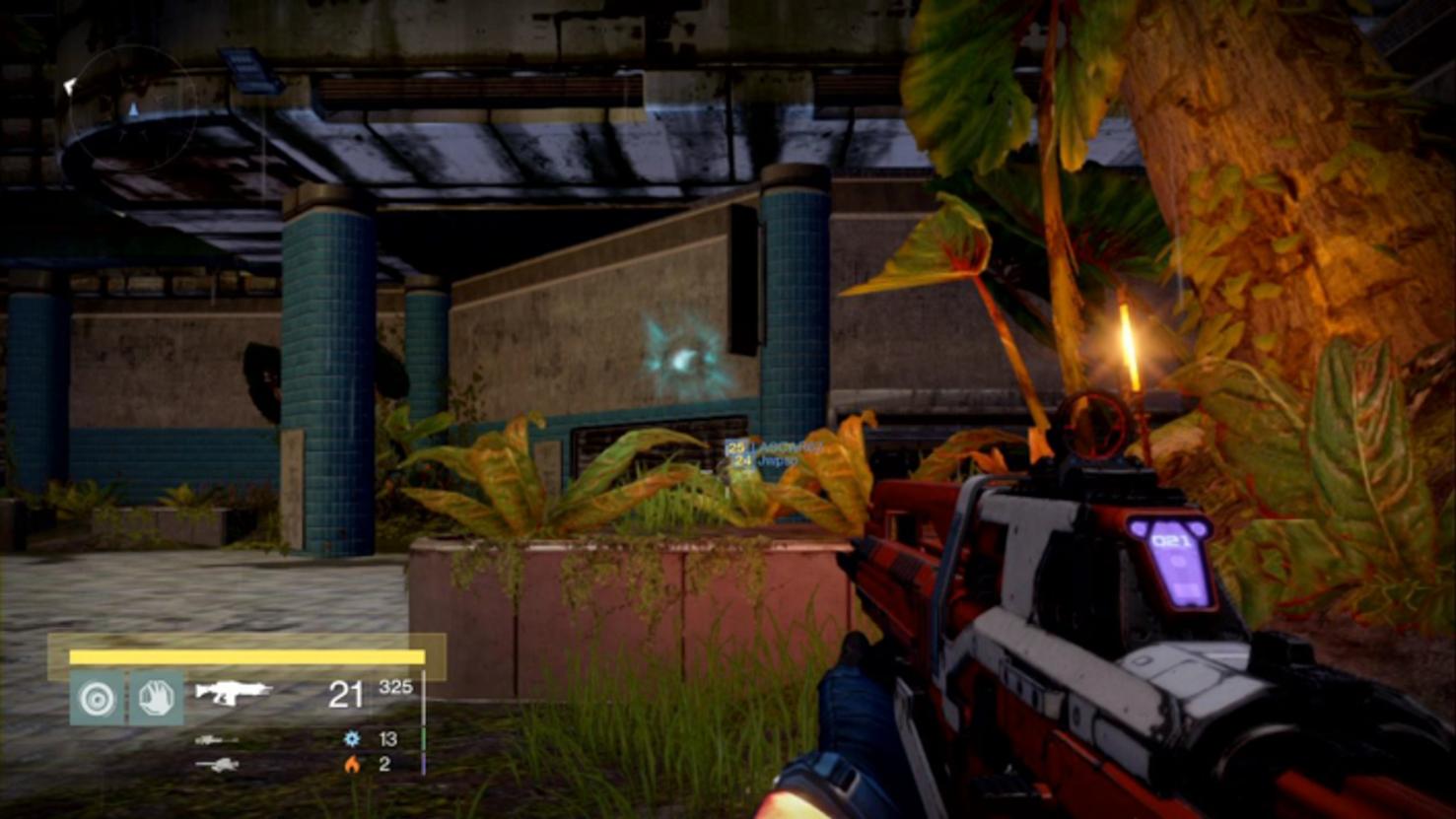Select the level 25 player nameplate
The width and height of the screenshot is (1456, 819).
click(x=774, y=447)
